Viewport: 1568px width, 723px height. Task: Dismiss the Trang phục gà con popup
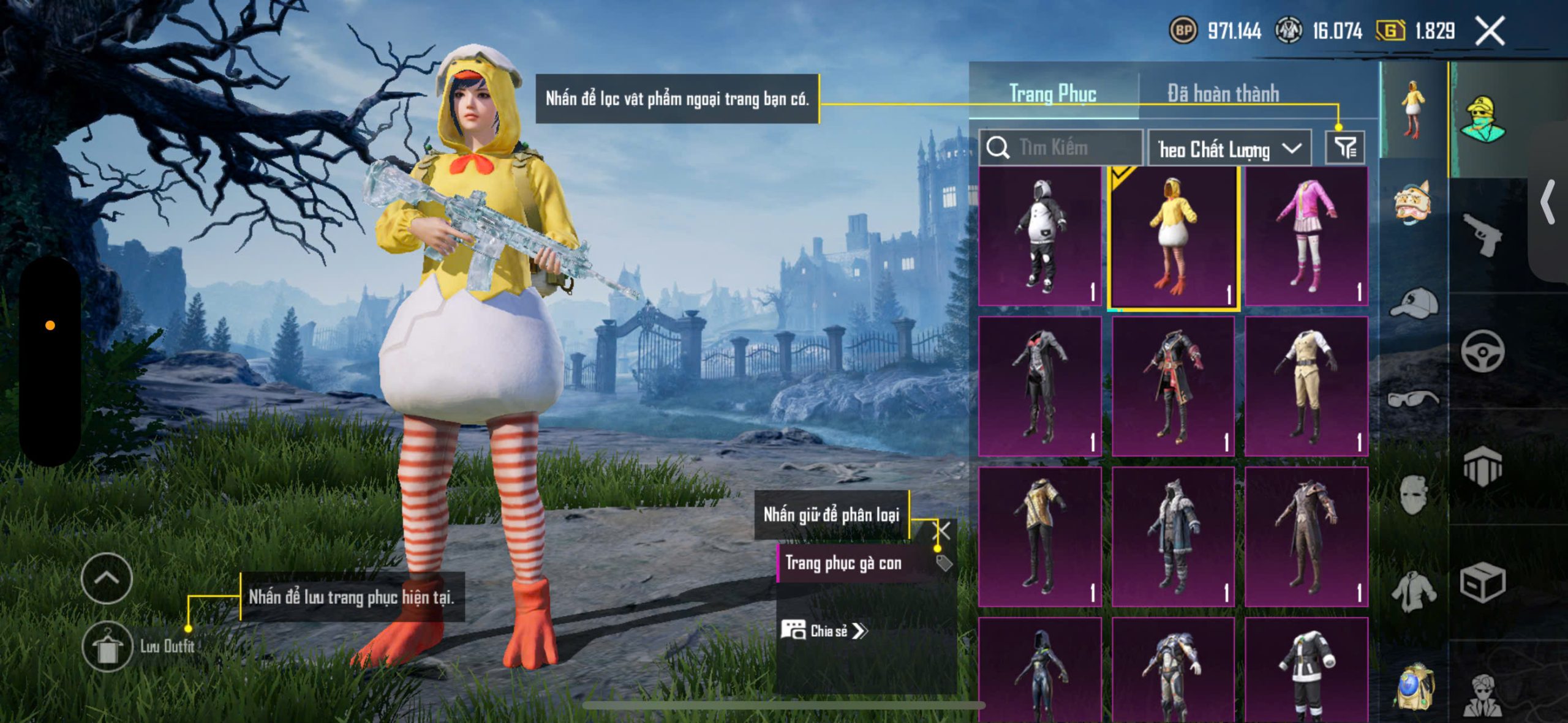tap(942, 530)
